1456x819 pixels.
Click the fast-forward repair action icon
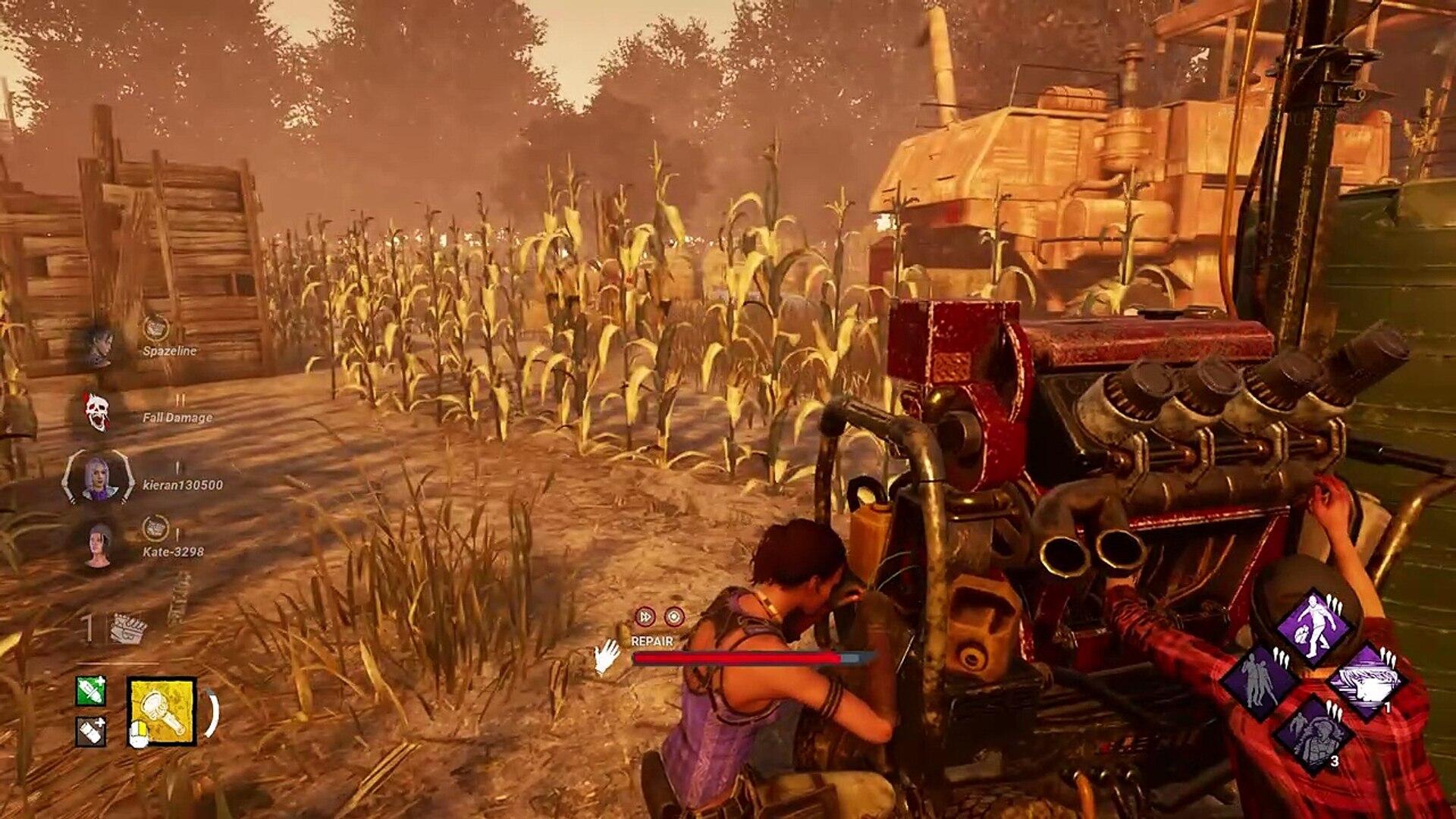645,617
